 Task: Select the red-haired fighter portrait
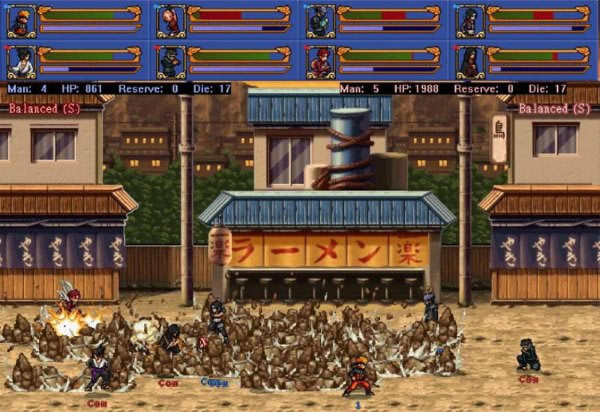[320, 61]
